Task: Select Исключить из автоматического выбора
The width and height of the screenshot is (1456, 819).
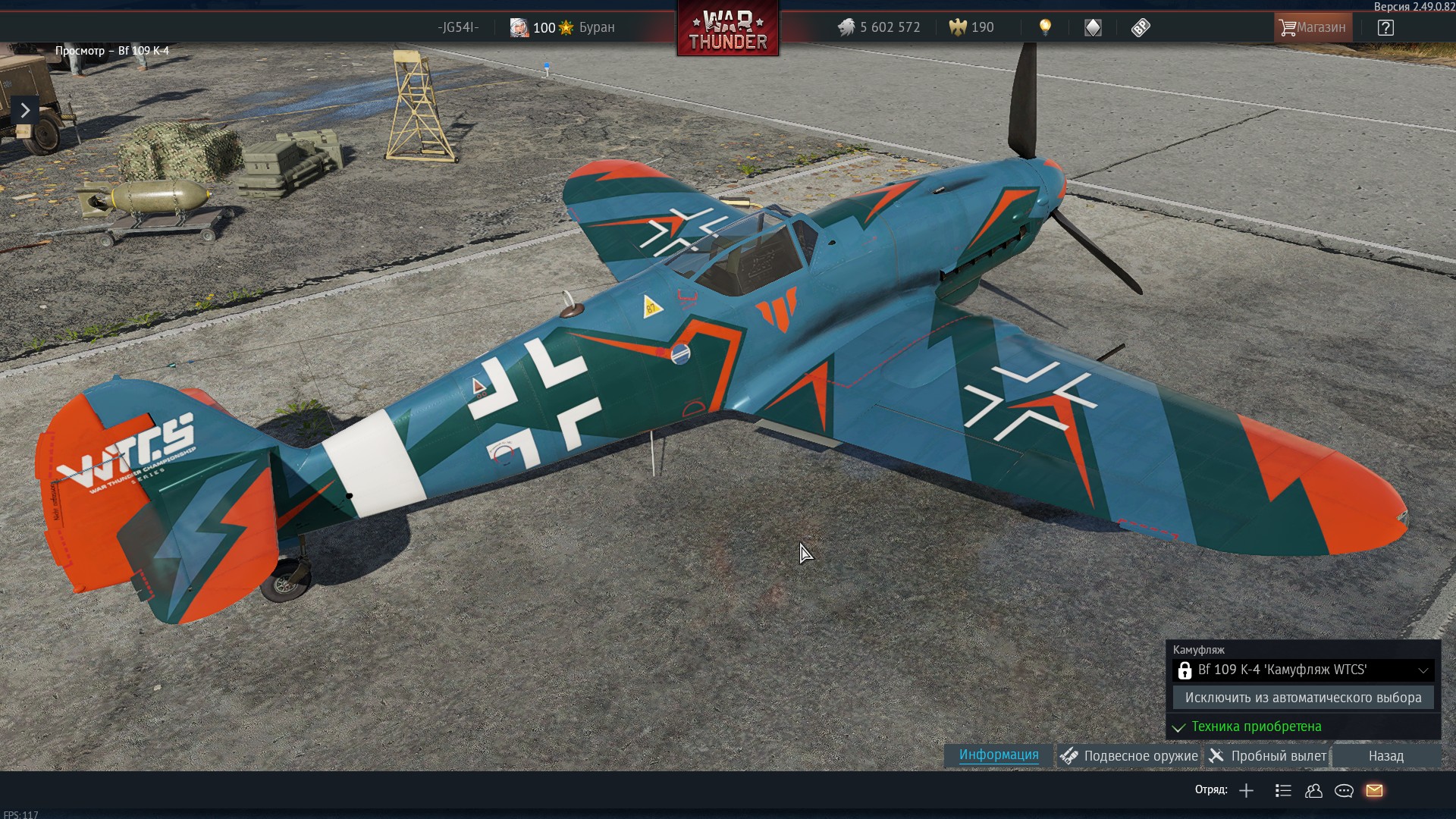Action: 1303,698
